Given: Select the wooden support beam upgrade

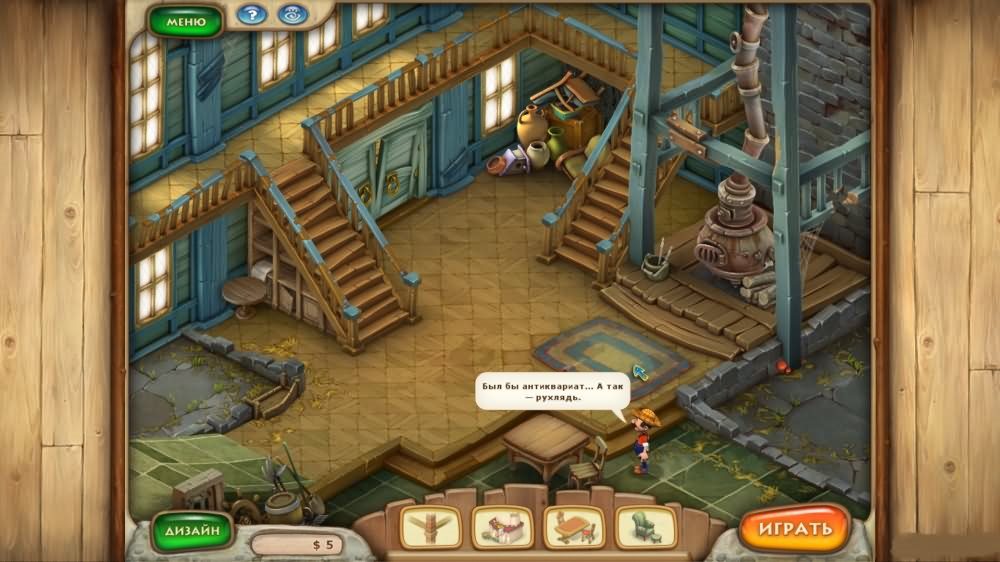Looking at the screenshot, I should (430, 527).
